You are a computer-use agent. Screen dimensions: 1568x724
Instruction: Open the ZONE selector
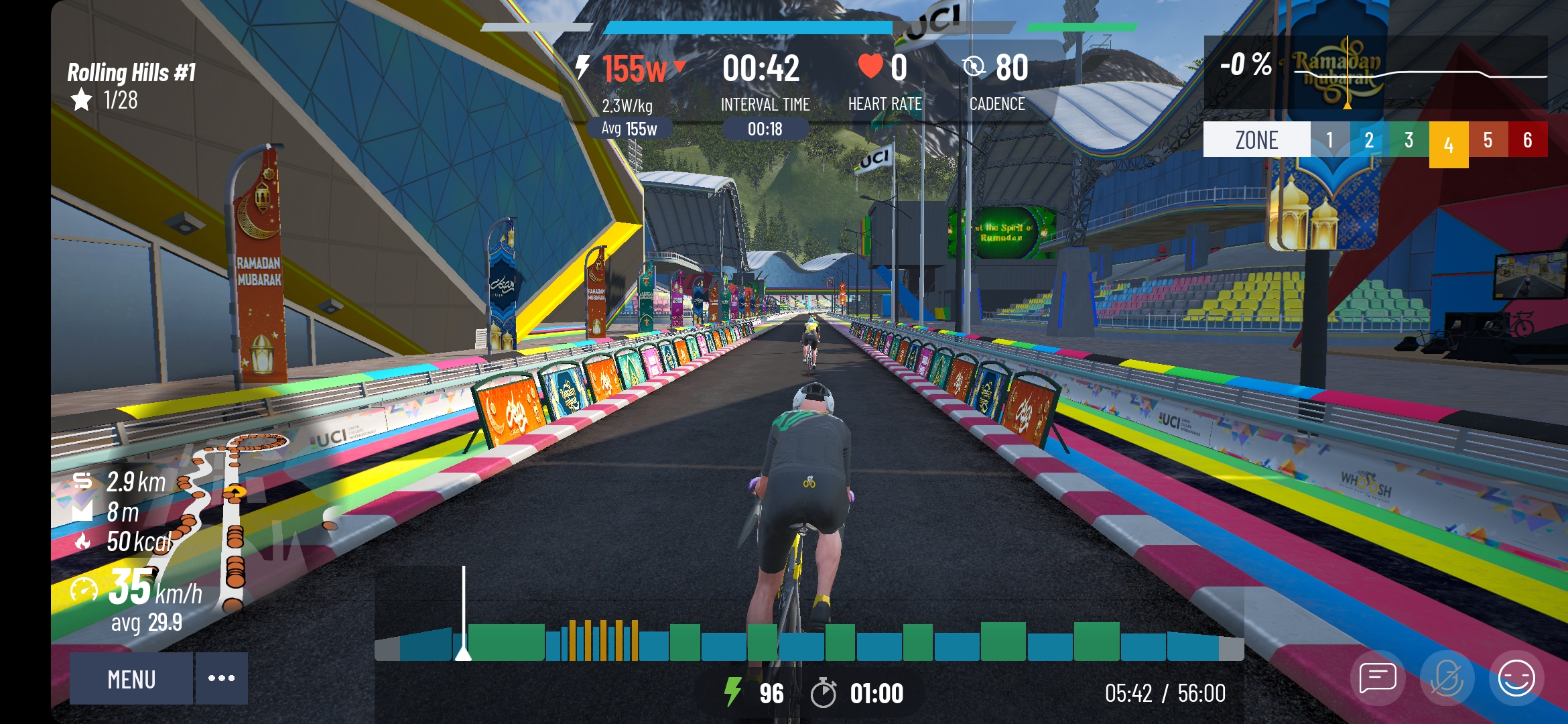pos(1256,139)
